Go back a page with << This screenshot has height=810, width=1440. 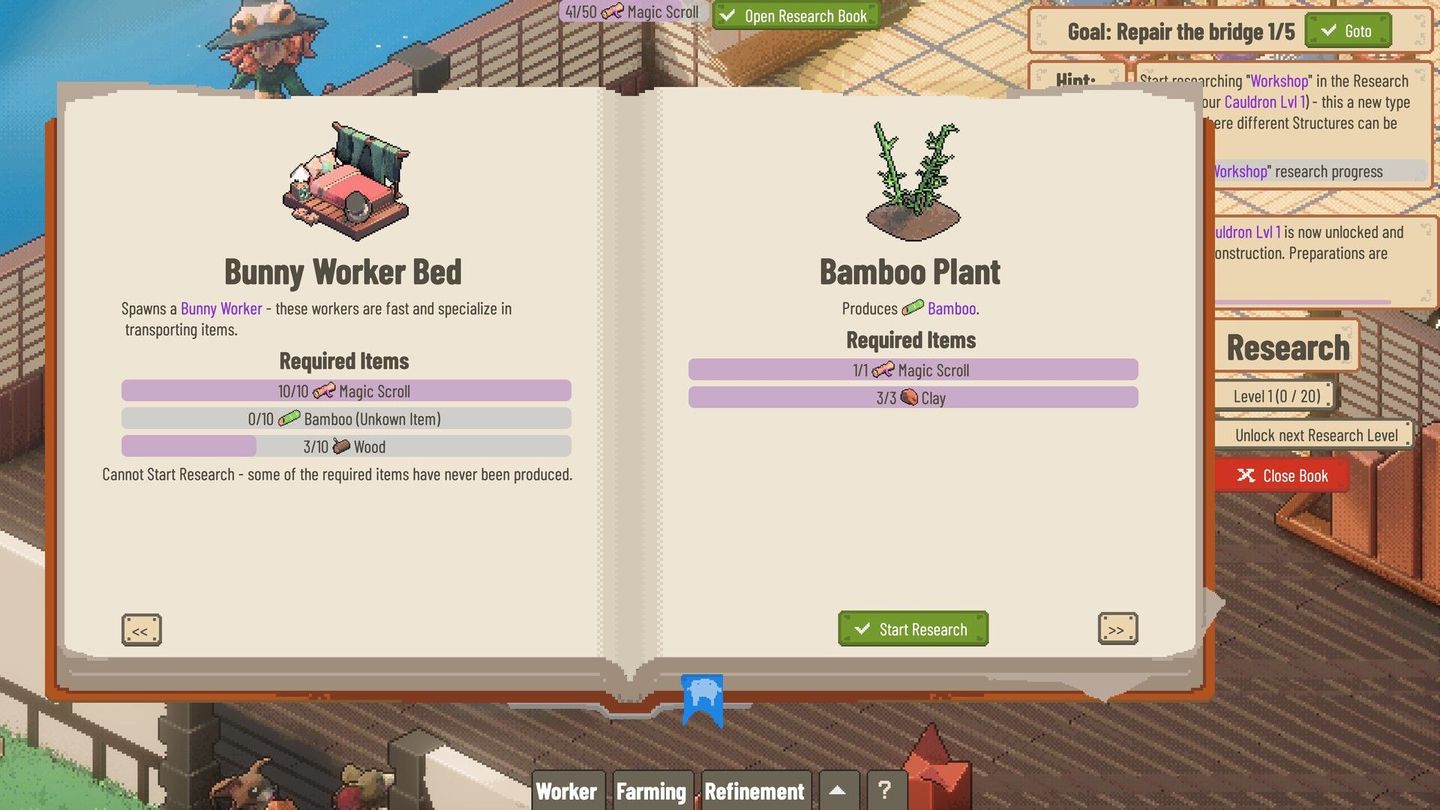pos(141,629)
